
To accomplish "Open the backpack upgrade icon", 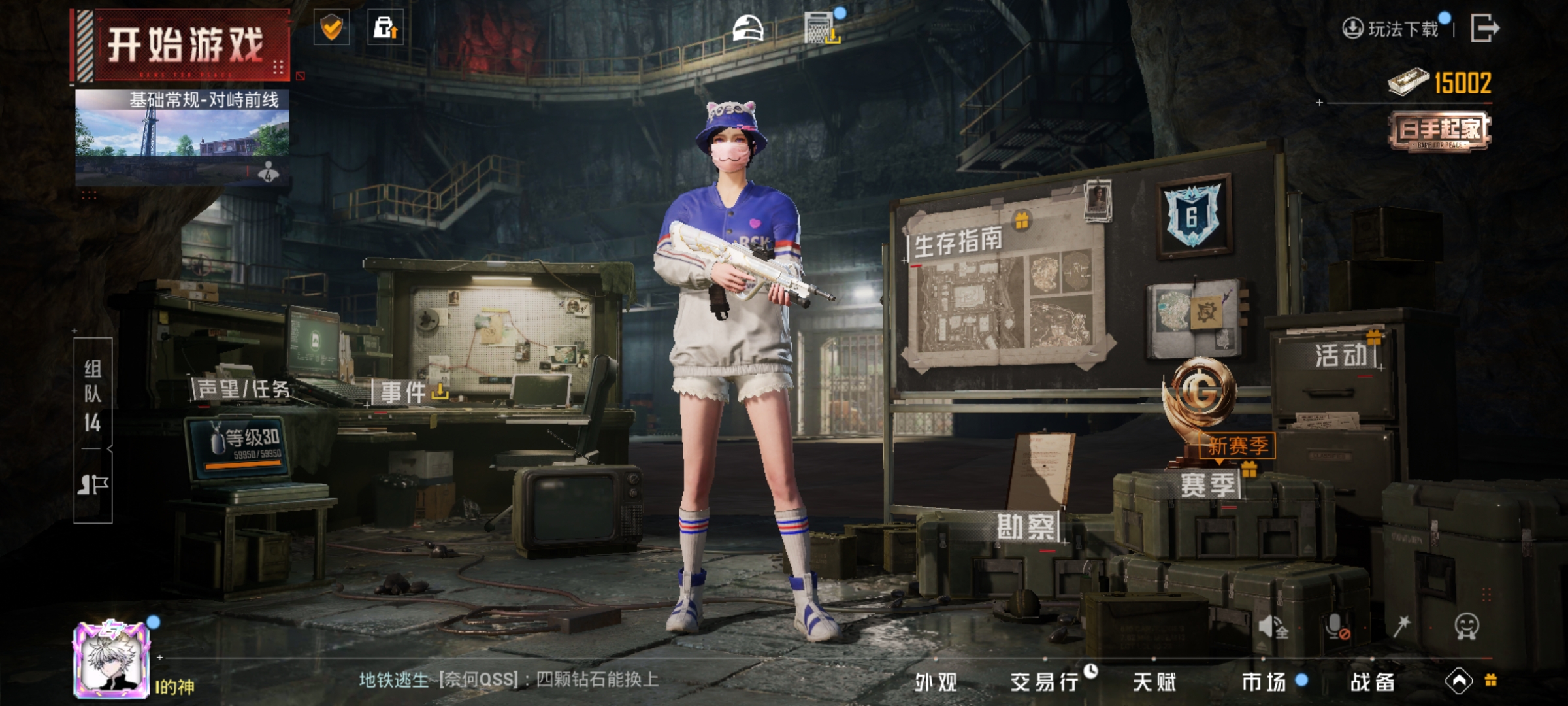I will (x=385, y=27).
